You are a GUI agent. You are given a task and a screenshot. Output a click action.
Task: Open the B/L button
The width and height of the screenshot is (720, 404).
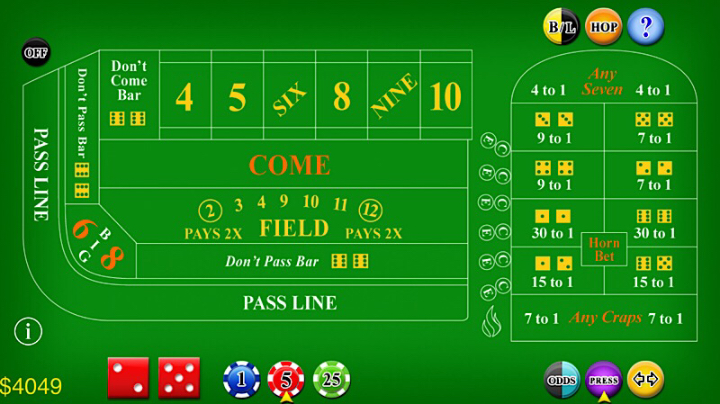point(560,26)
